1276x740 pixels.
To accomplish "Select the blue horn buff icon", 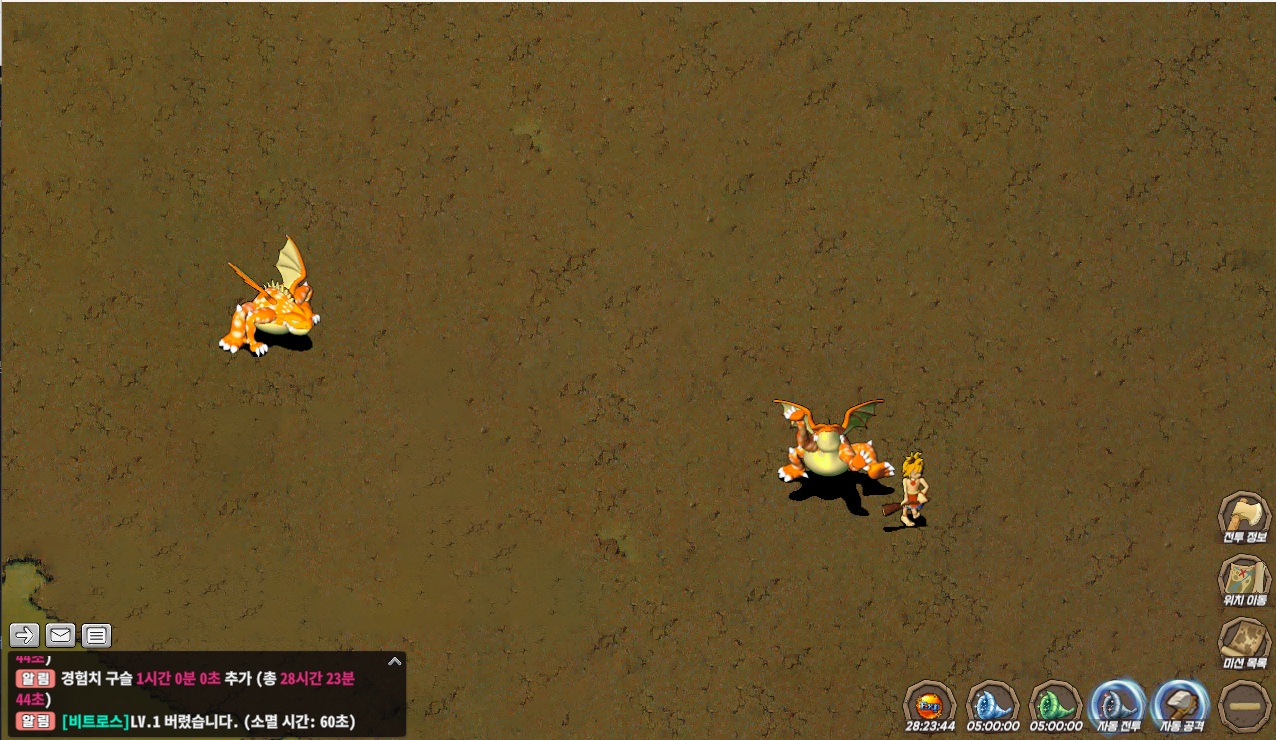I will [x=992, y=702].
